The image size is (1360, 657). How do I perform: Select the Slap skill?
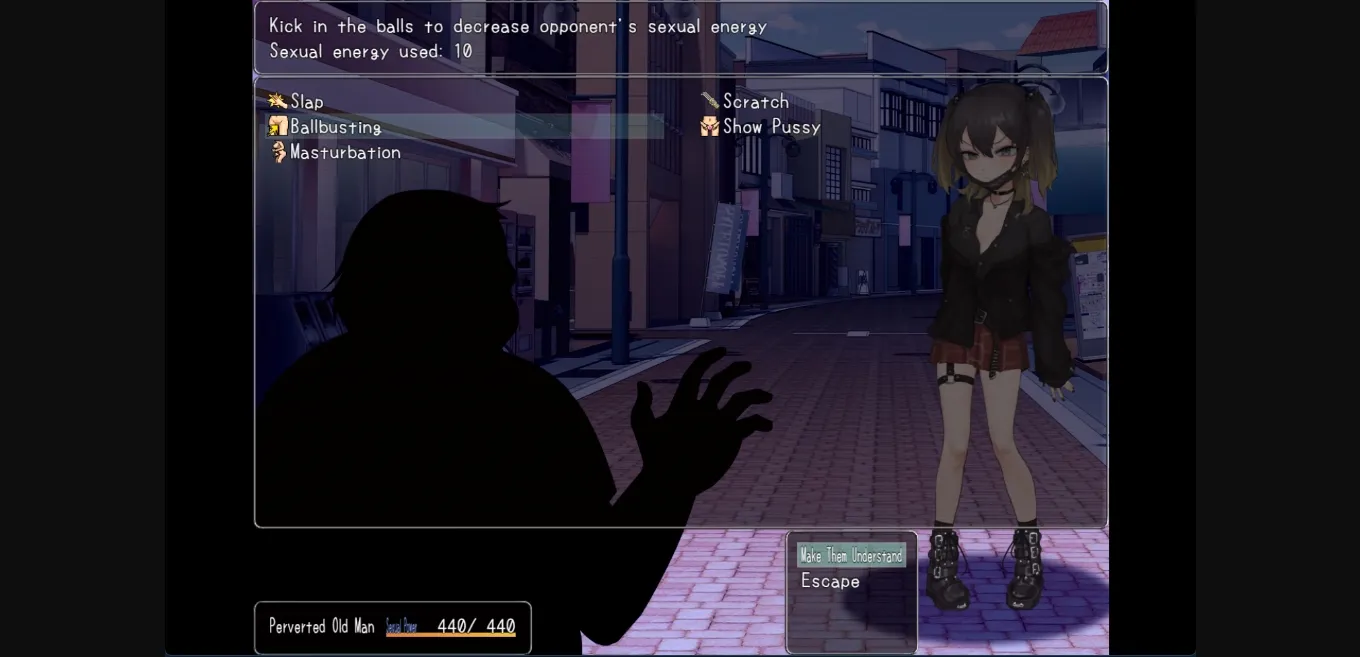(306, 101)
